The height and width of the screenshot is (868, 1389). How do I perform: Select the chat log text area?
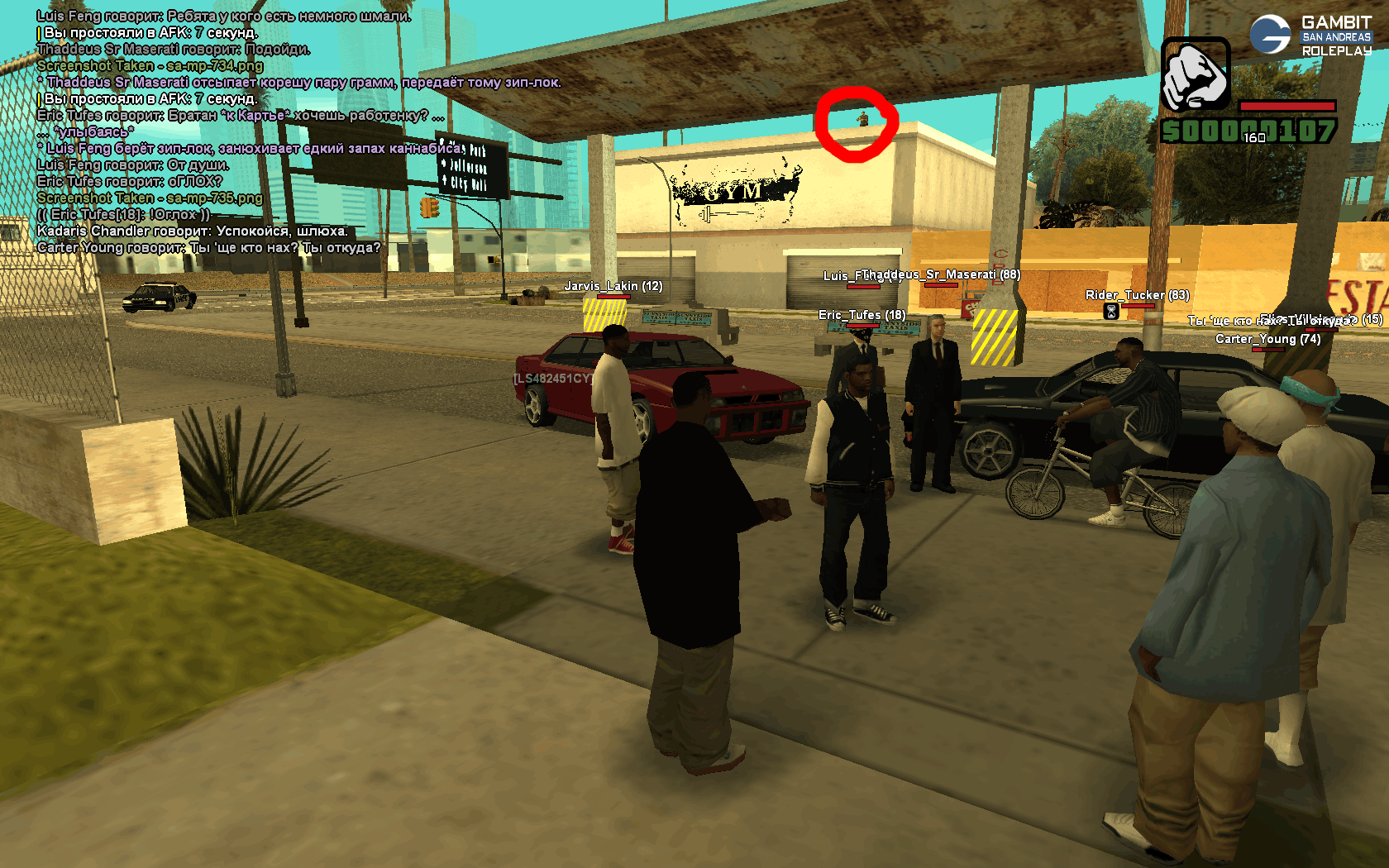(x=248, y=131)
